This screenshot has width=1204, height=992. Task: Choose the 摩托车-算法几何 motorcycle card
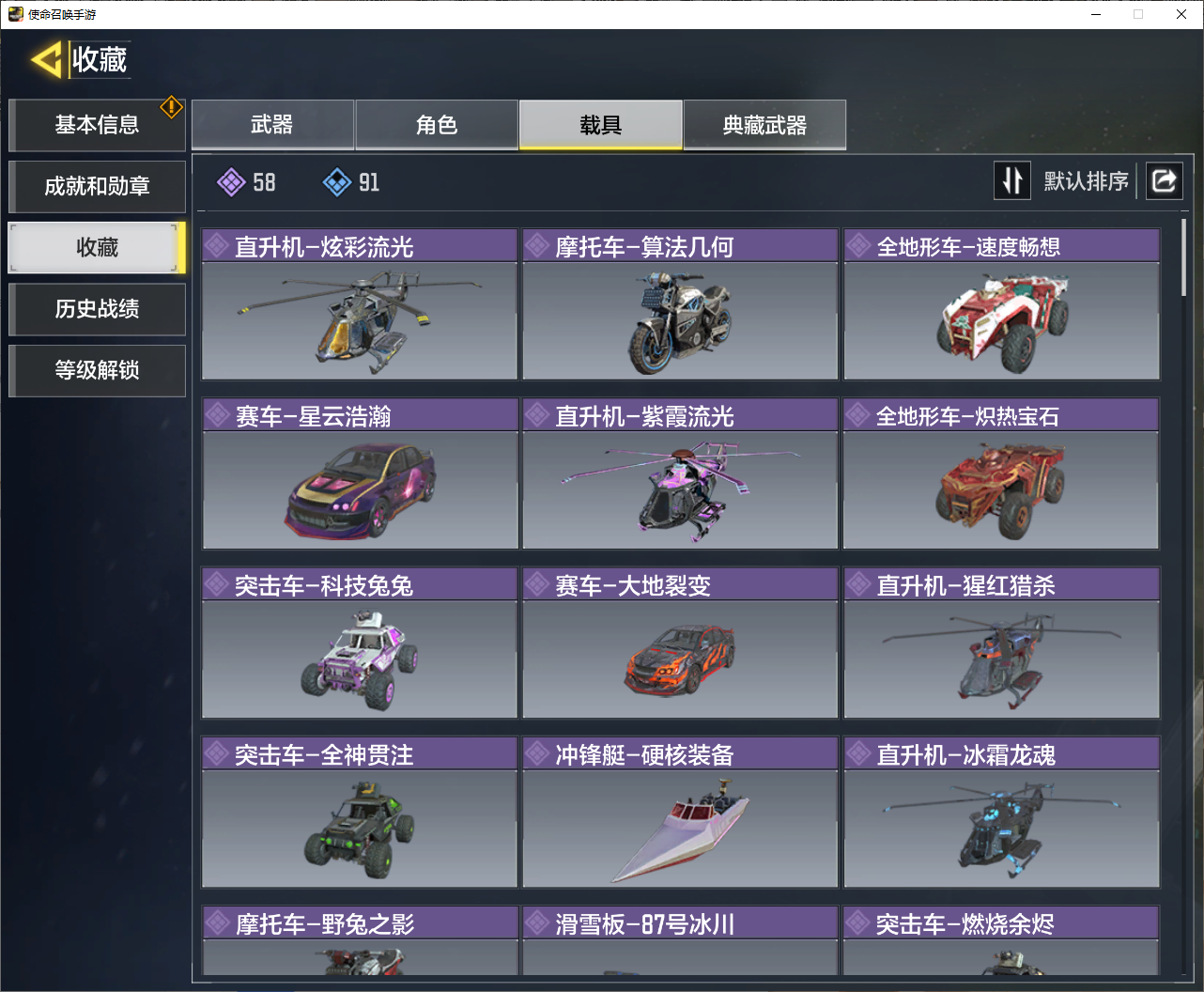(680, 304)
